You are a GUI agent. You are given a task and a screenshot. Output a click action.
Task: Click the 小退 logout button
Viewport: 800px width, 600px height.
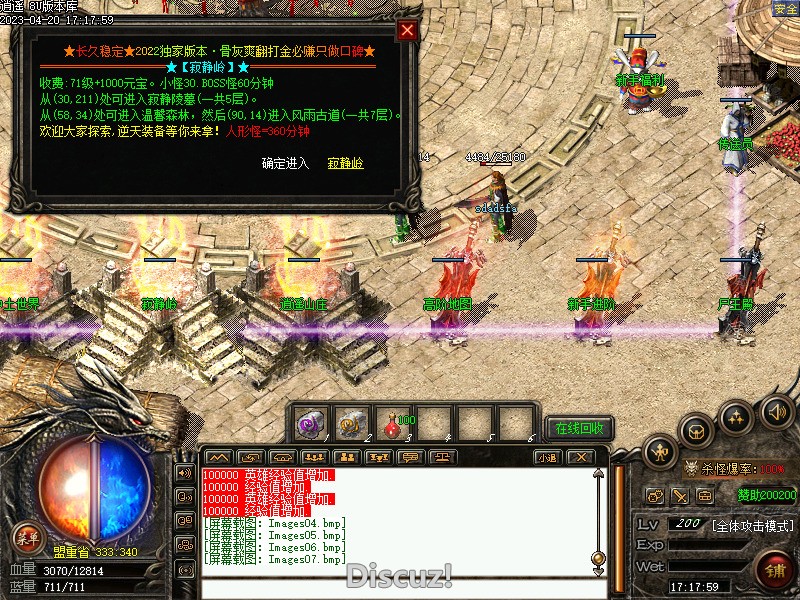tap(546, 457)
